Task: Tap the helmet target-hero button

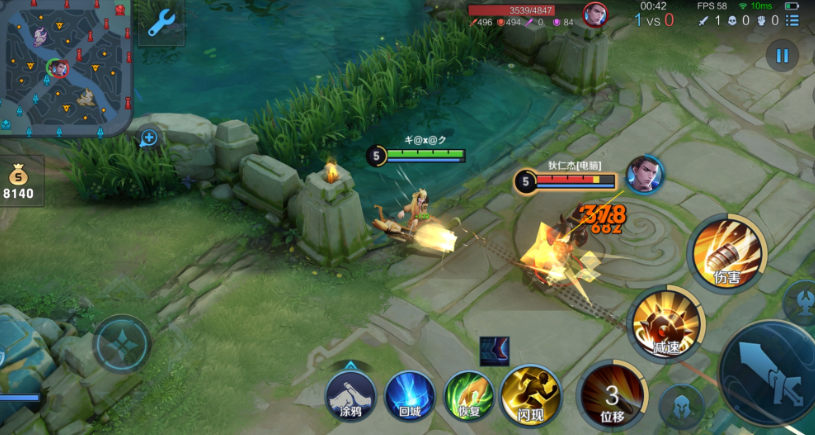Action: 682,406
